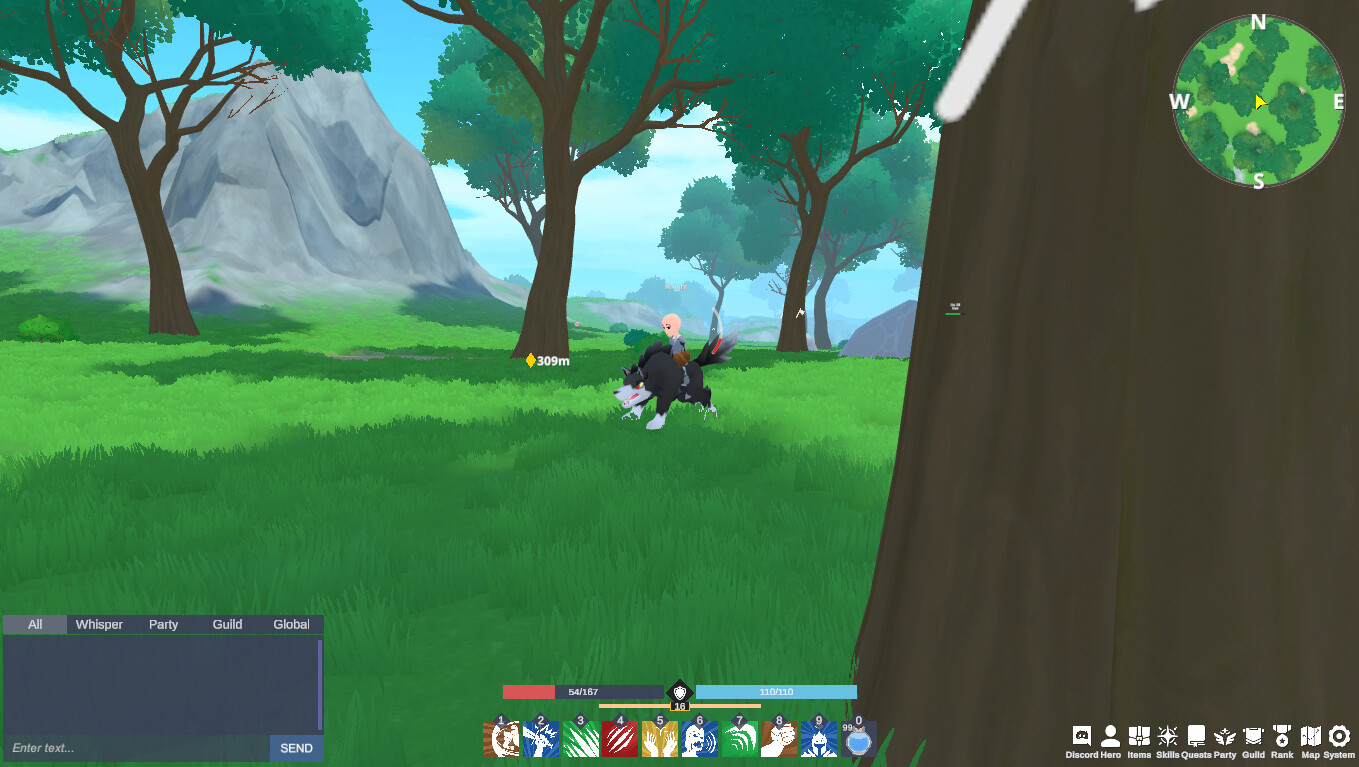The width and height of the screenshot is (1359, 767).
Task: Drink the potion in hotbar slot 0
Action: [857, 742]
